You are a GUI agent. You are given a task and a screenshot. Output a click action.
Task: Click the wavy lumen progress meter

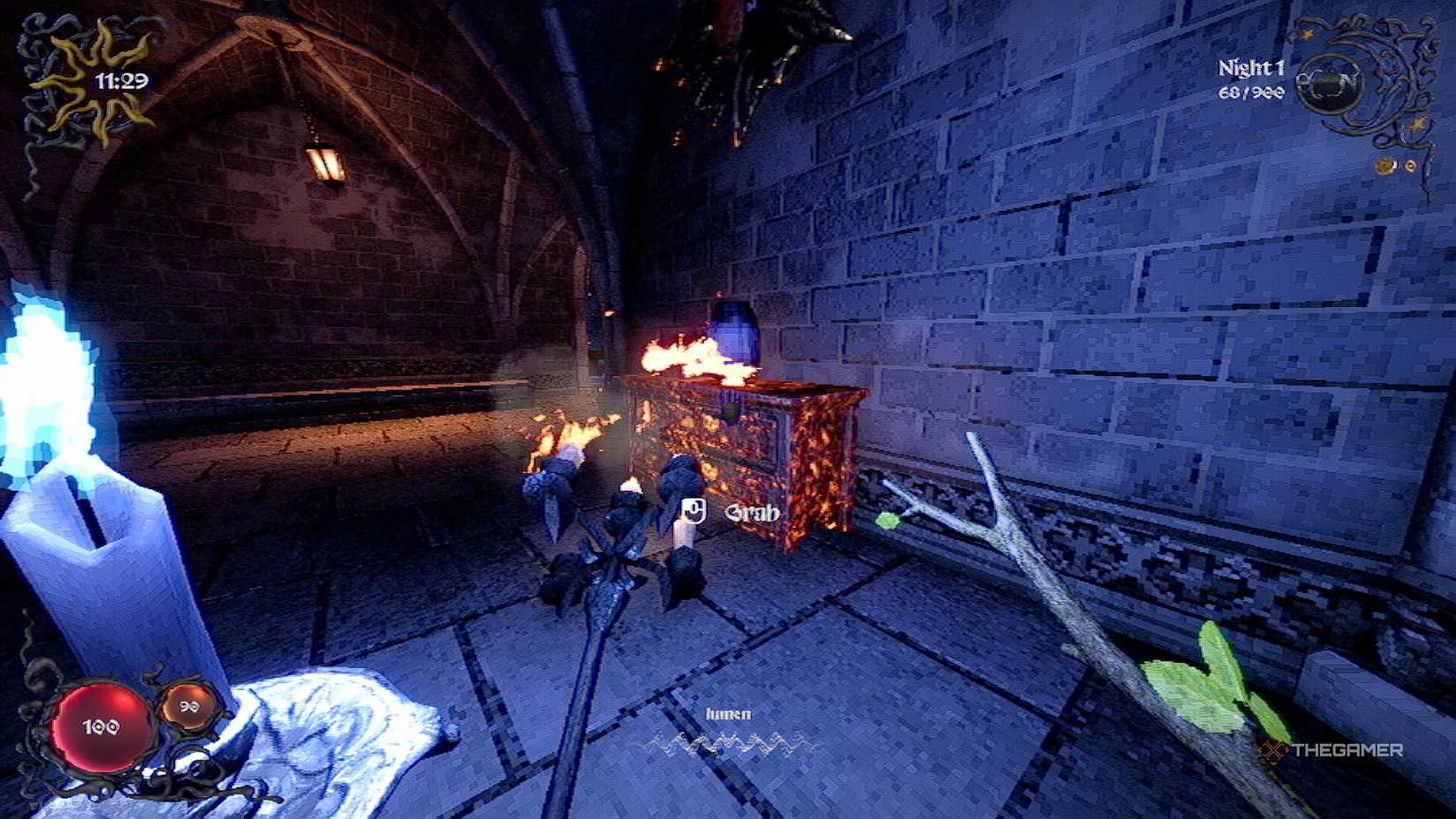[731, 741]
